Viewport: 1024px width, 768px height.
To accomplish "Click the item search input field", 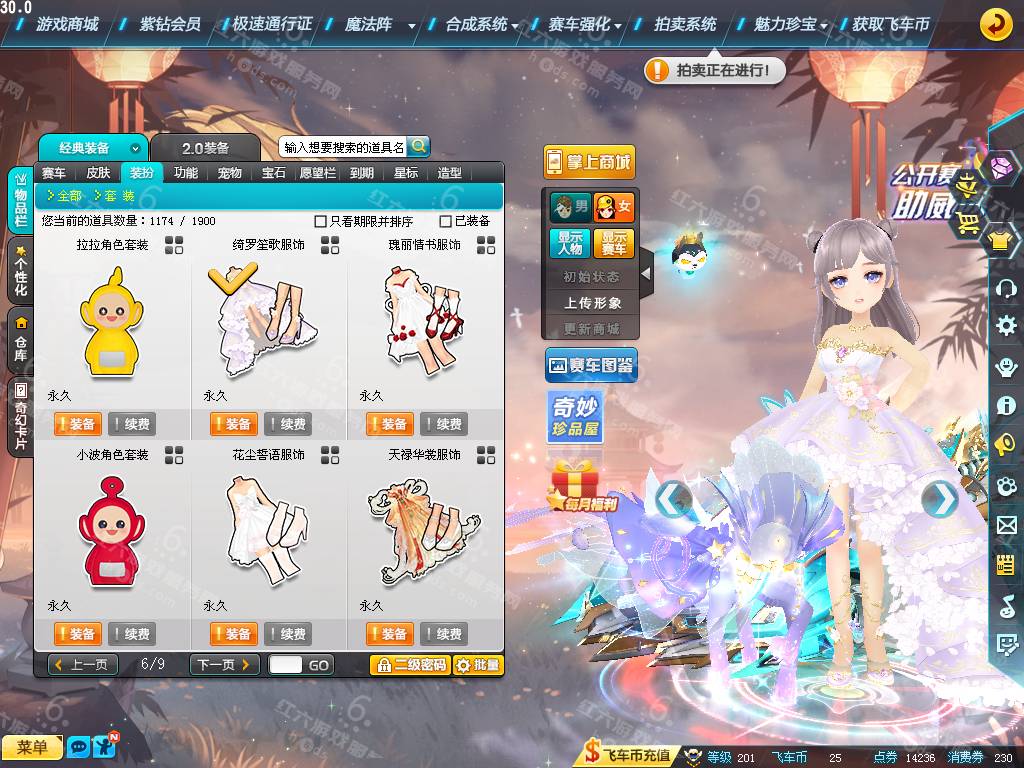I will pyautogui.click(x=343, y=147).
